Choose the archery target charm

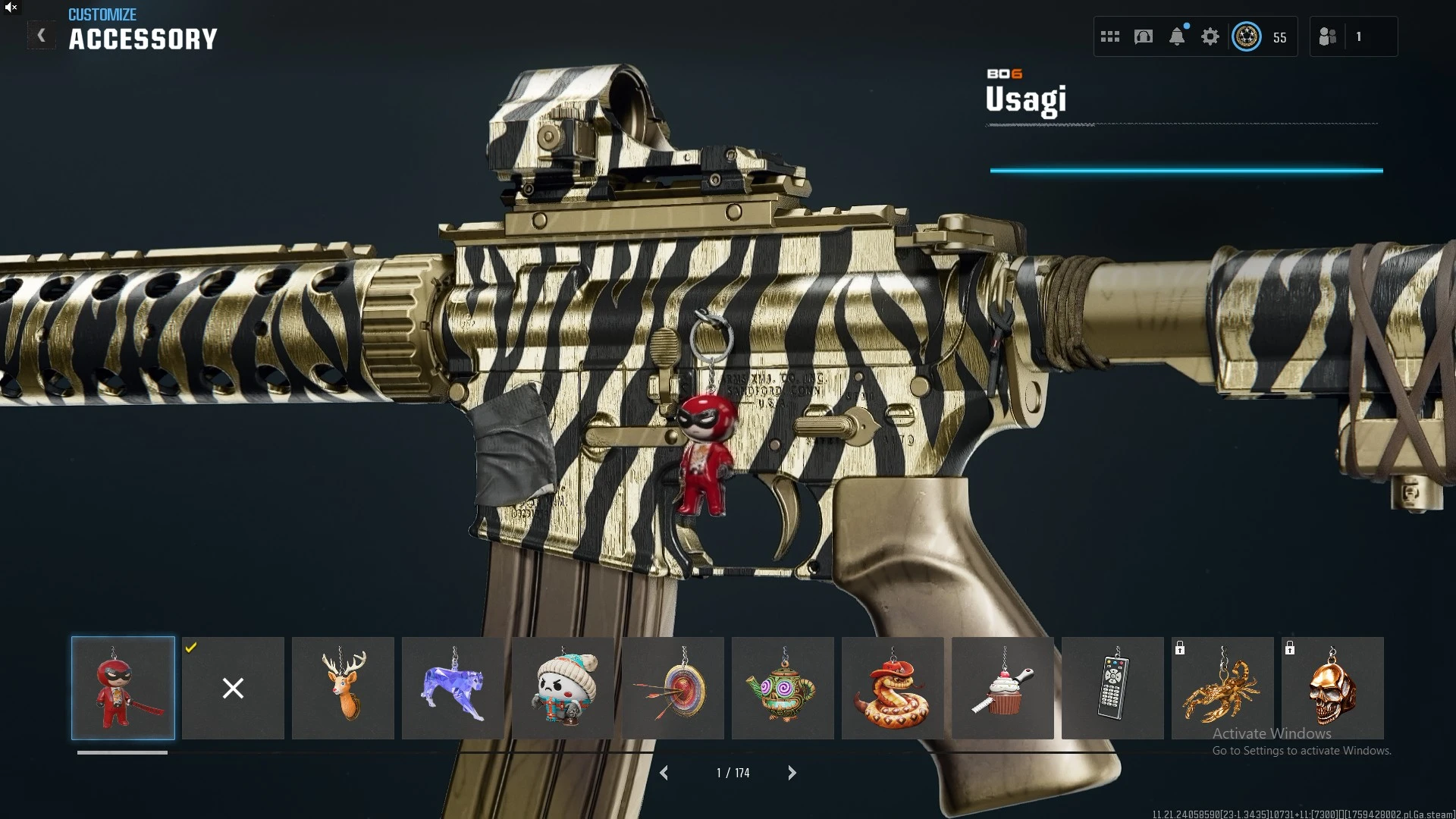pyautogui.click(x=673, y=688)
